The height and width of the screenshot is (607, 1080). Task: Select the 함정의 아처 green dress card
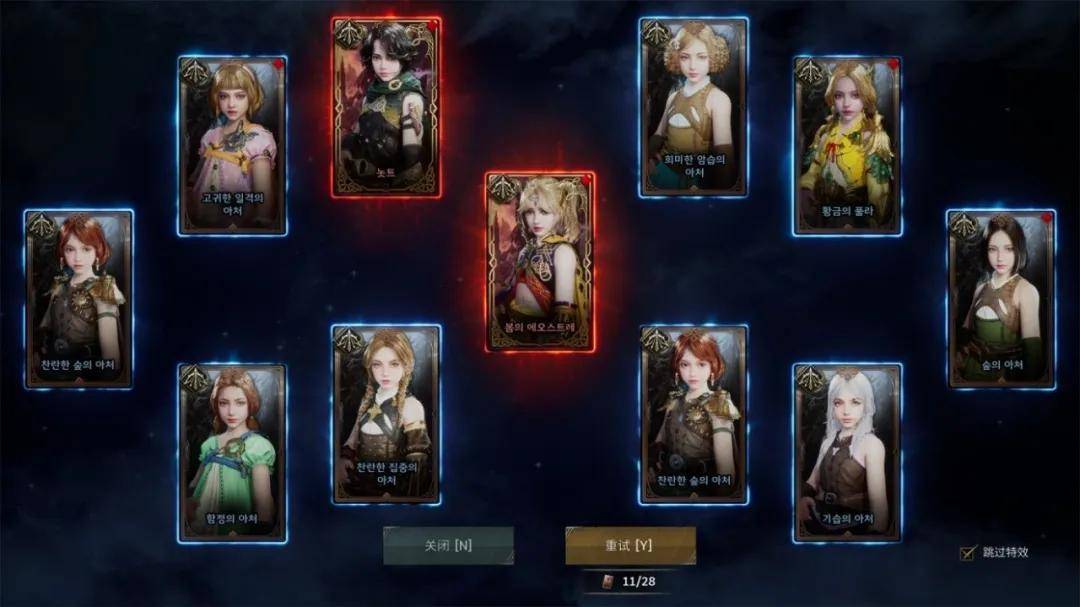[232, 453]
